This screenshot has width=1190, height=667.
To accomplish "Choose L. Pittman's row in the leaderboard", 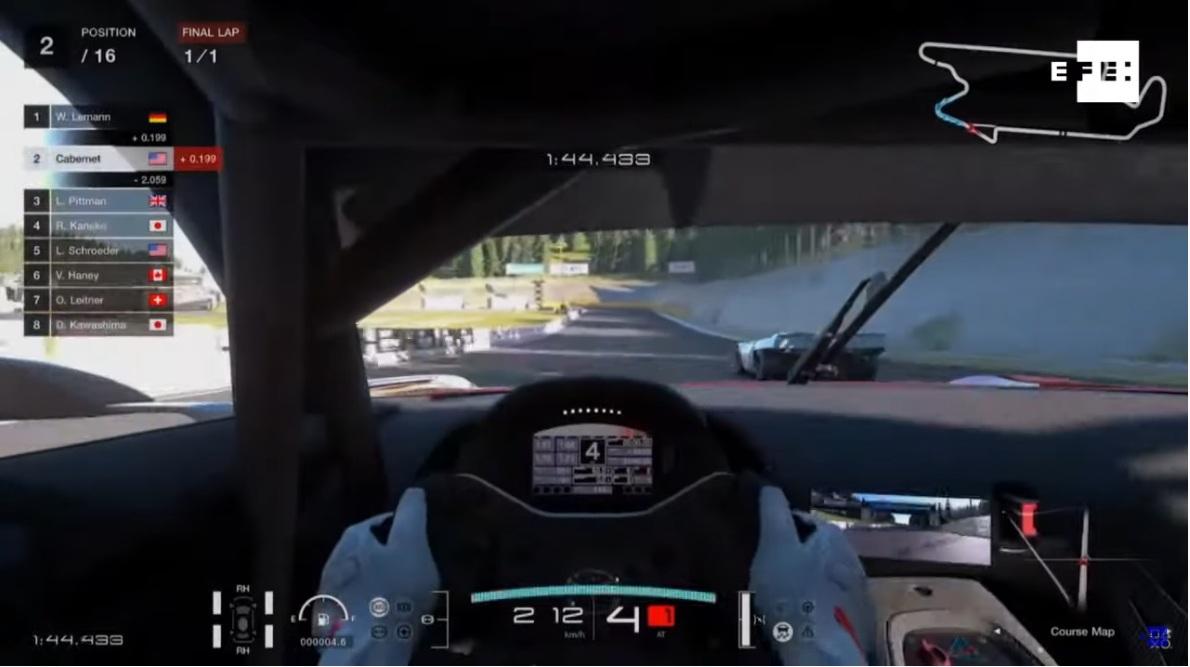I will (98, 201).
